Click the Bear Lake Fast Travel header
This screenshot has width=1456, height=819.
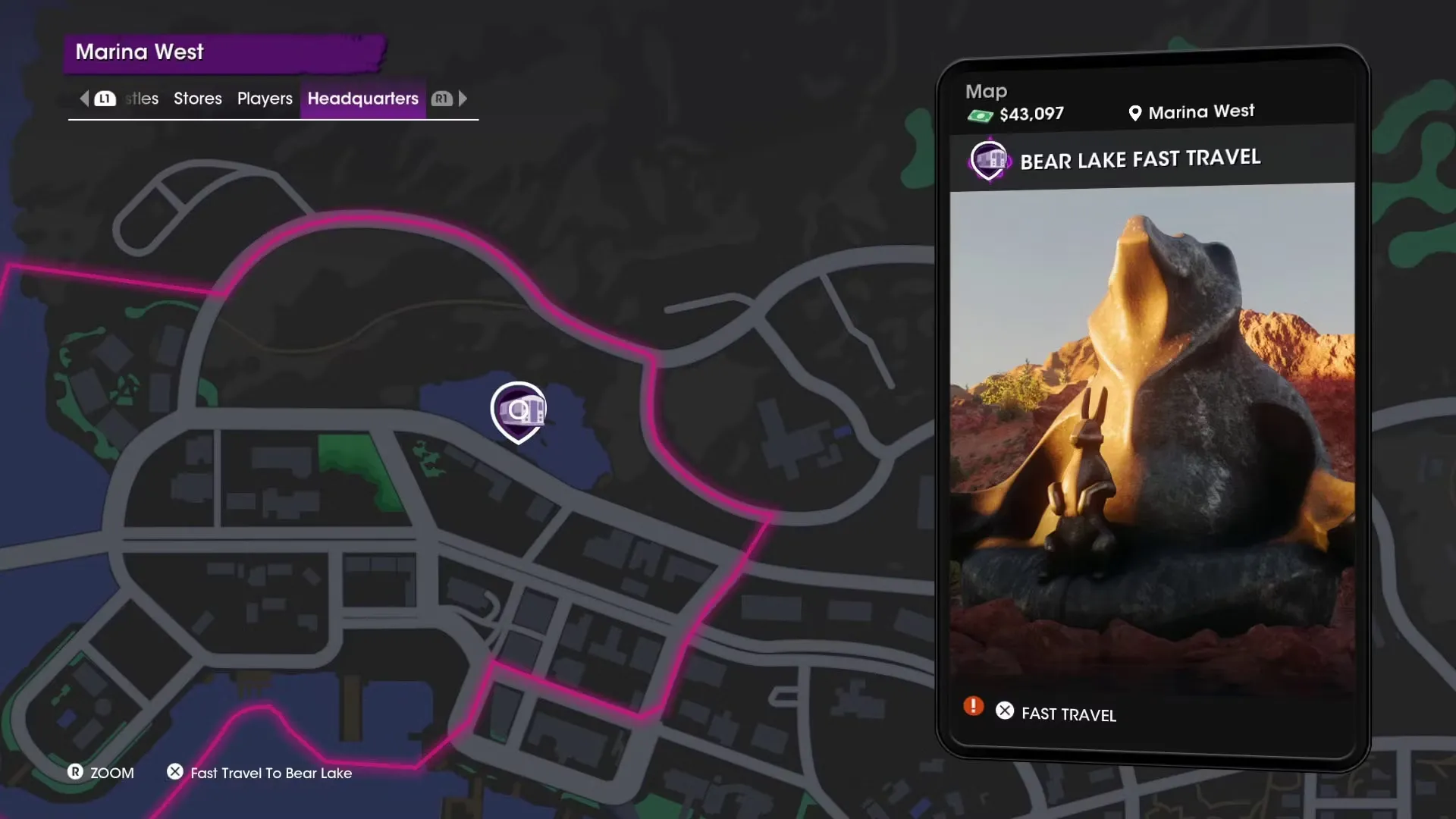click(1139, 159)
